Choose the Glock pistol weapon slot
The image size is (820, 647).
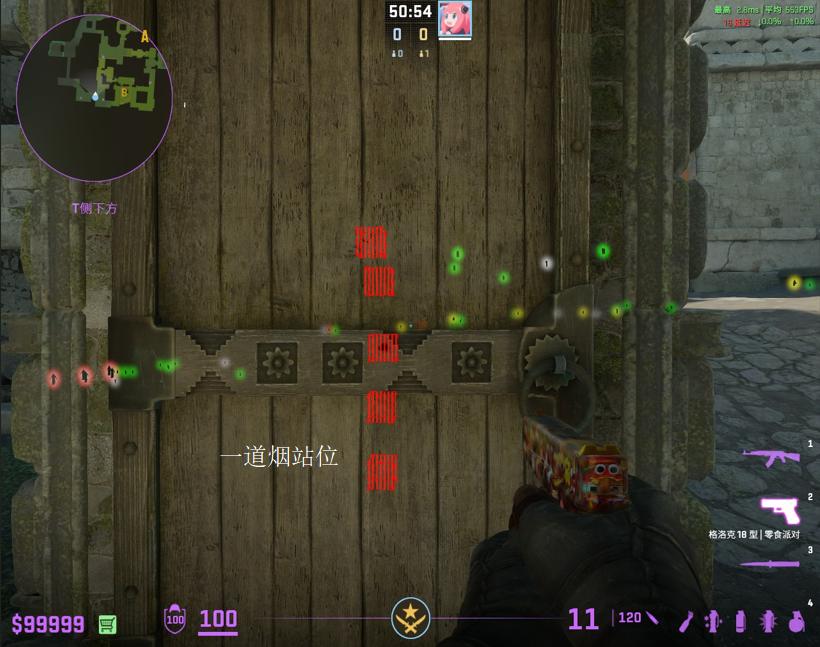pos(779,509)
